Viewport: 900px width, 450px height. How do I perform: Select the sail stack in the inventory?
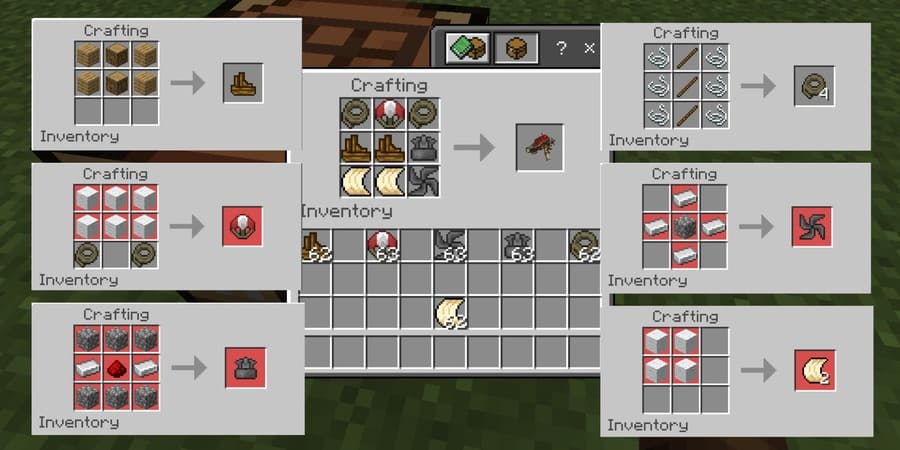point(450,313)
